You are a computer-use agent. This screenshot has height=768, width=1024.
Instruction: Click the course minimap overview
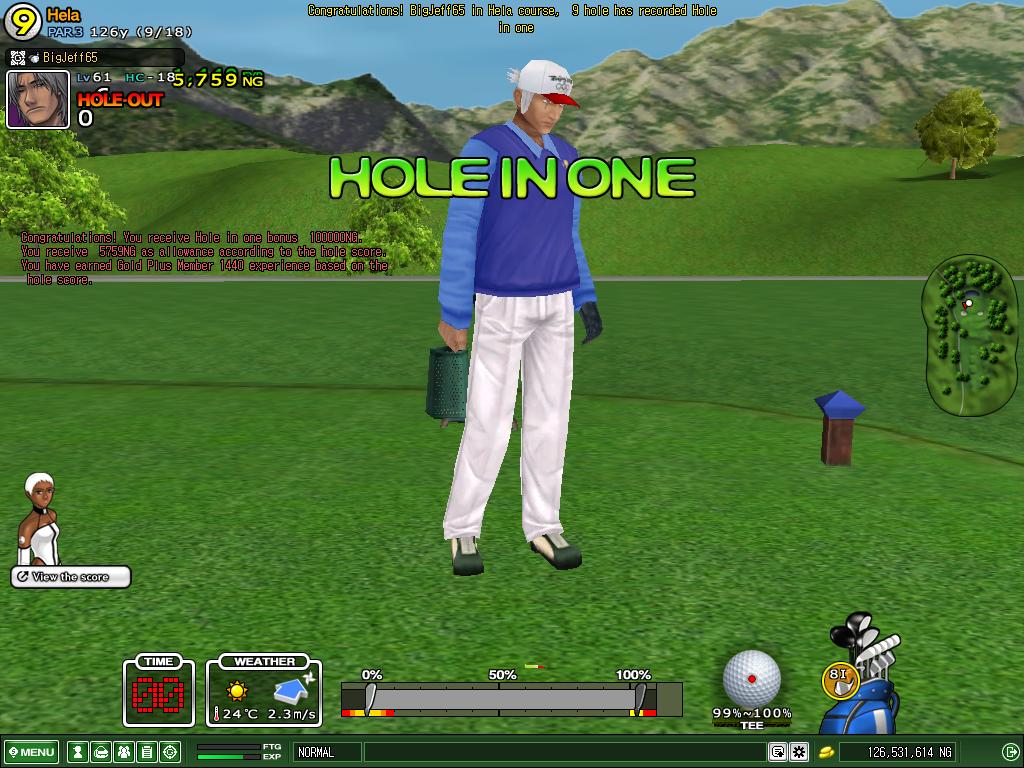pos(969,335)
